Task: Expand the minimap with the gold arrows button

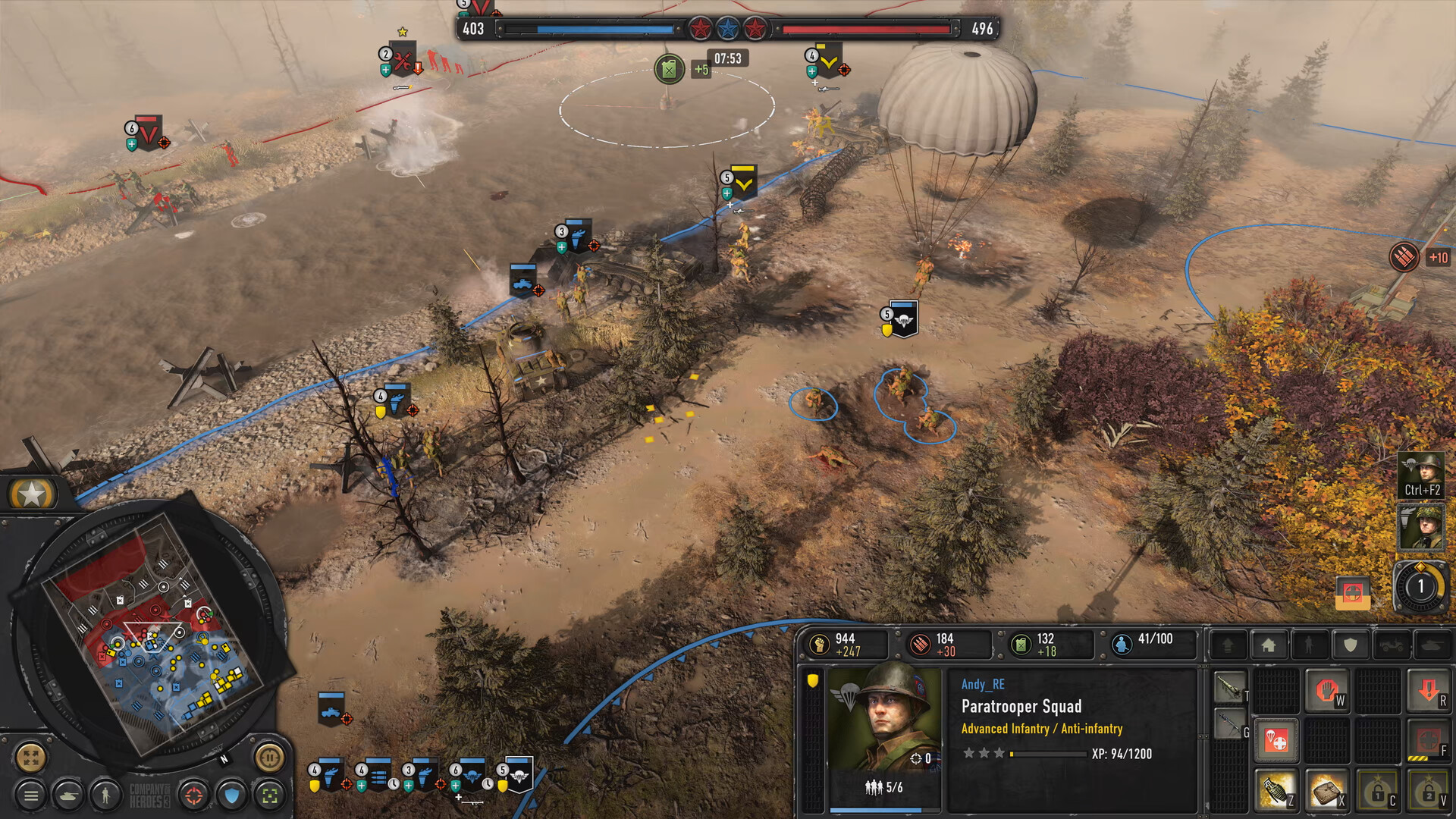Action: click(30, 757)
